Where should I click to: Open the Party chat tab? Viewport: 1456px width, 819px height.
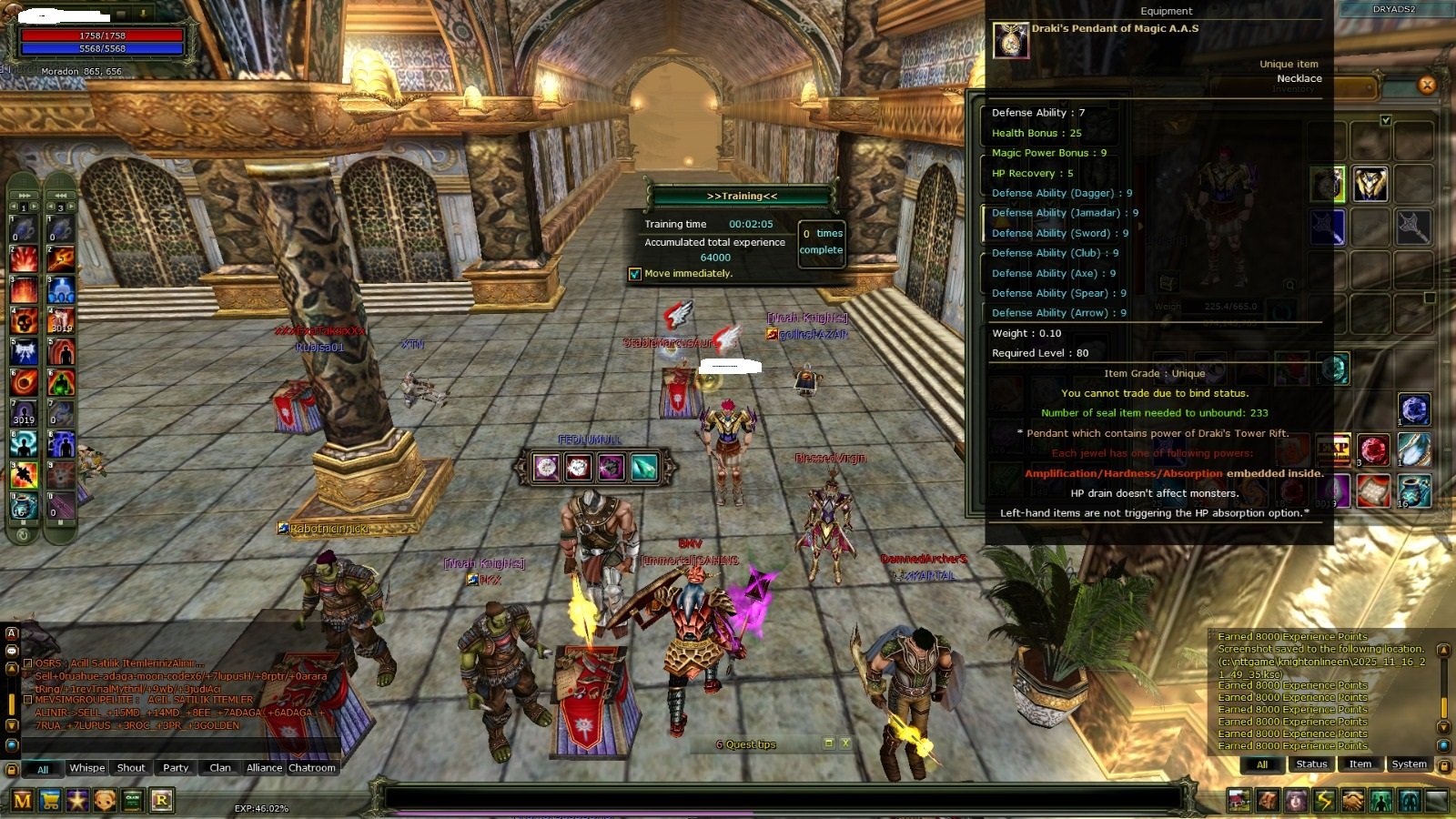pyautogui.click(x=176, y=768)
